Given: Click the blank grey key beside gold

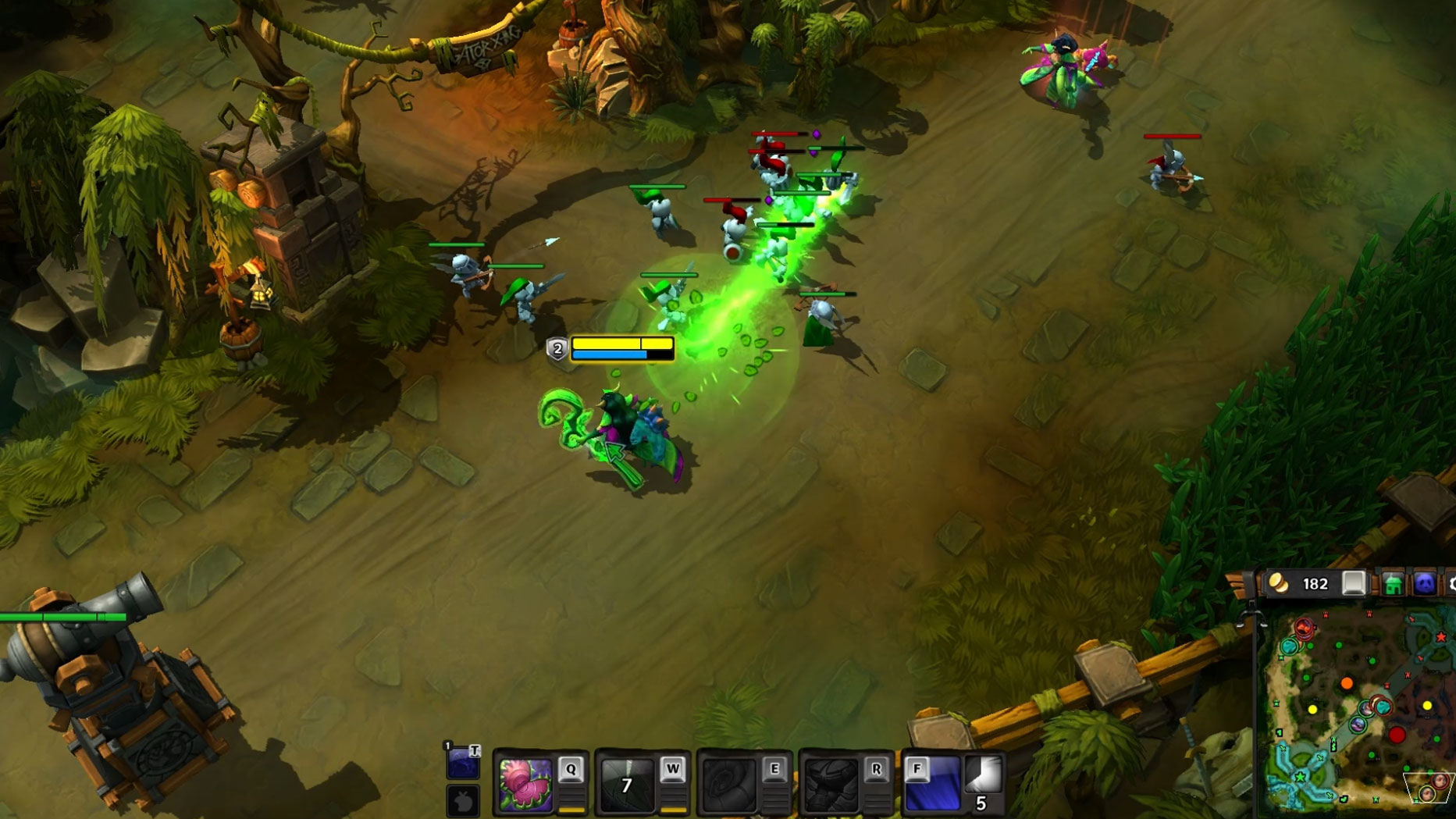Looking at the screenshot, I should tap(1354, 584).
